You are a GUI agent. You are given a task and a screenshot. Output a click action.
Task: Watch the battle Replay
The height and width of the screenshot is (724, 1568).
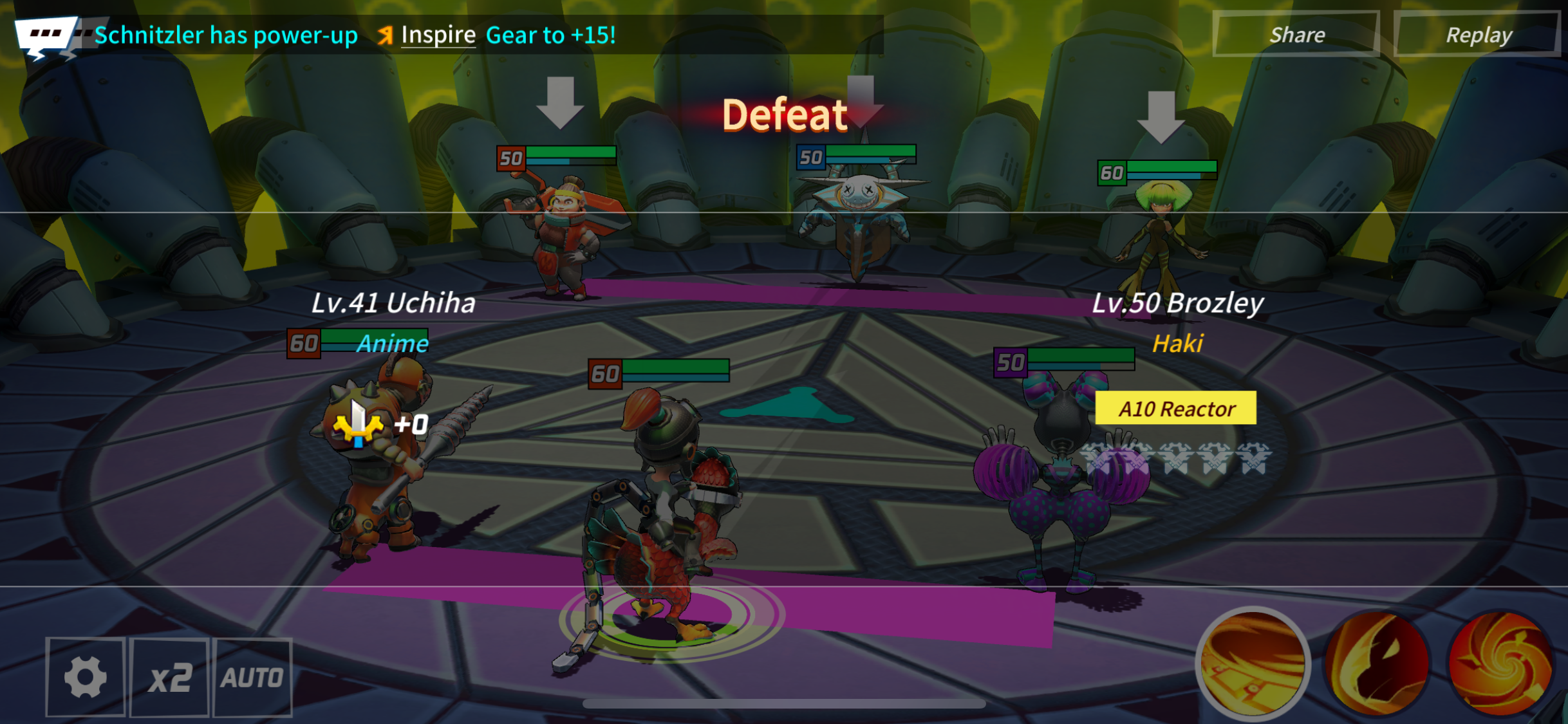(1479, 35)
